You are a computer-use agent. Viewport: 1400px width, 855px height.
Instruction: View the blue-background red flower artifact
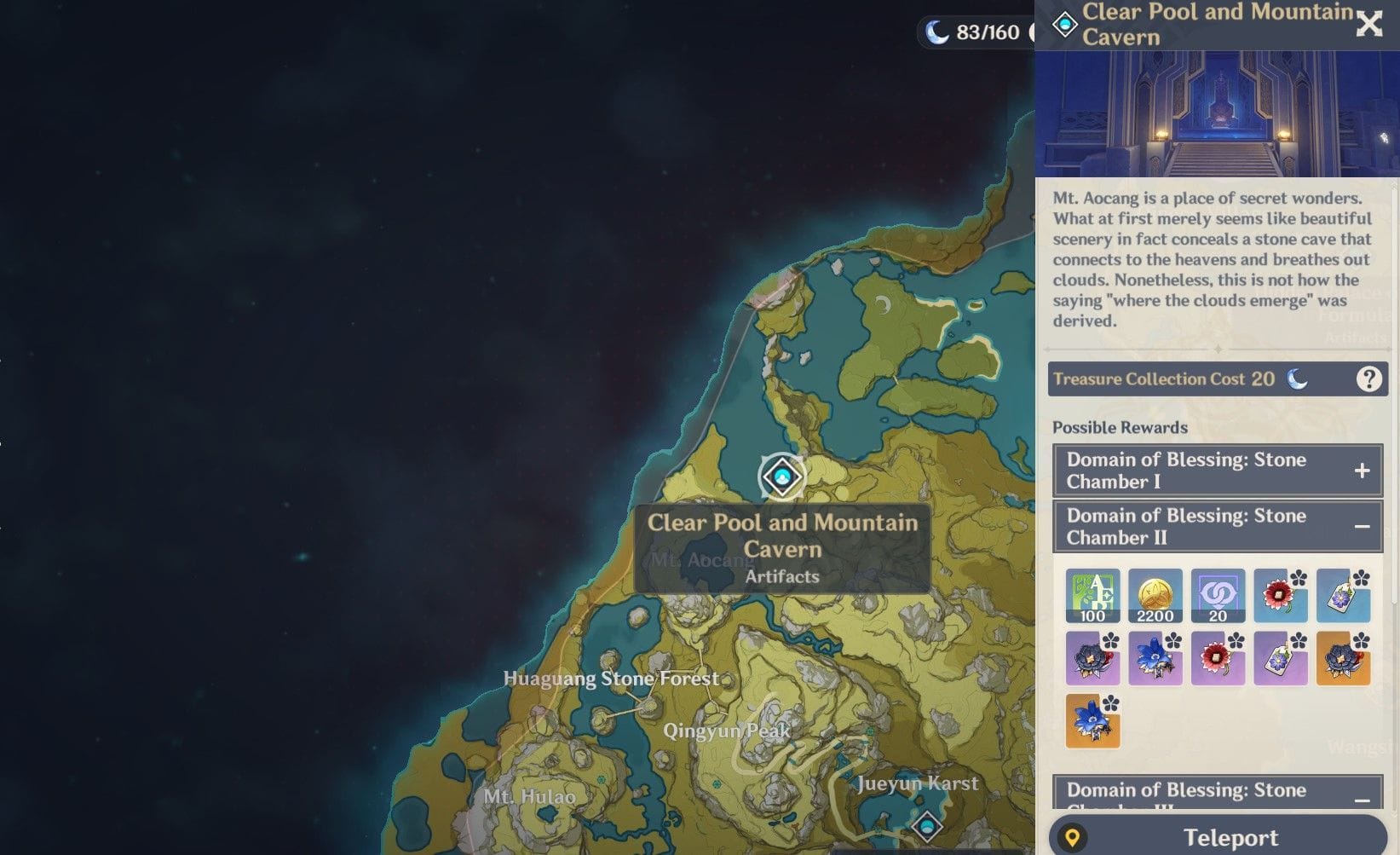click(1280, 596)
